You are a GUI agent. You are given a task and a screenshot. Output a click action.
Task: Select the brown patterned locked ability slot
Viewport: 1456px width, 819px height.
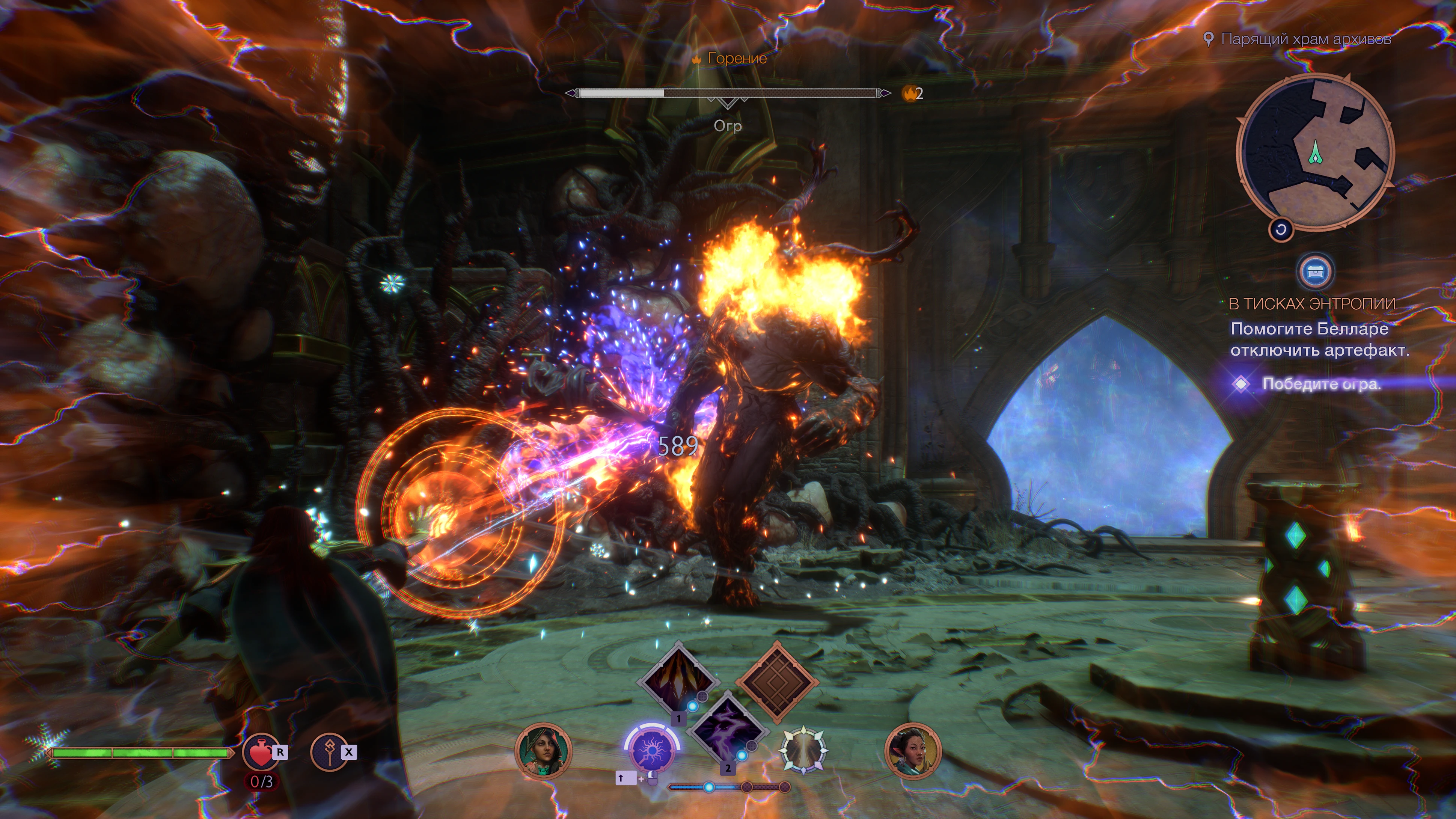777,682
